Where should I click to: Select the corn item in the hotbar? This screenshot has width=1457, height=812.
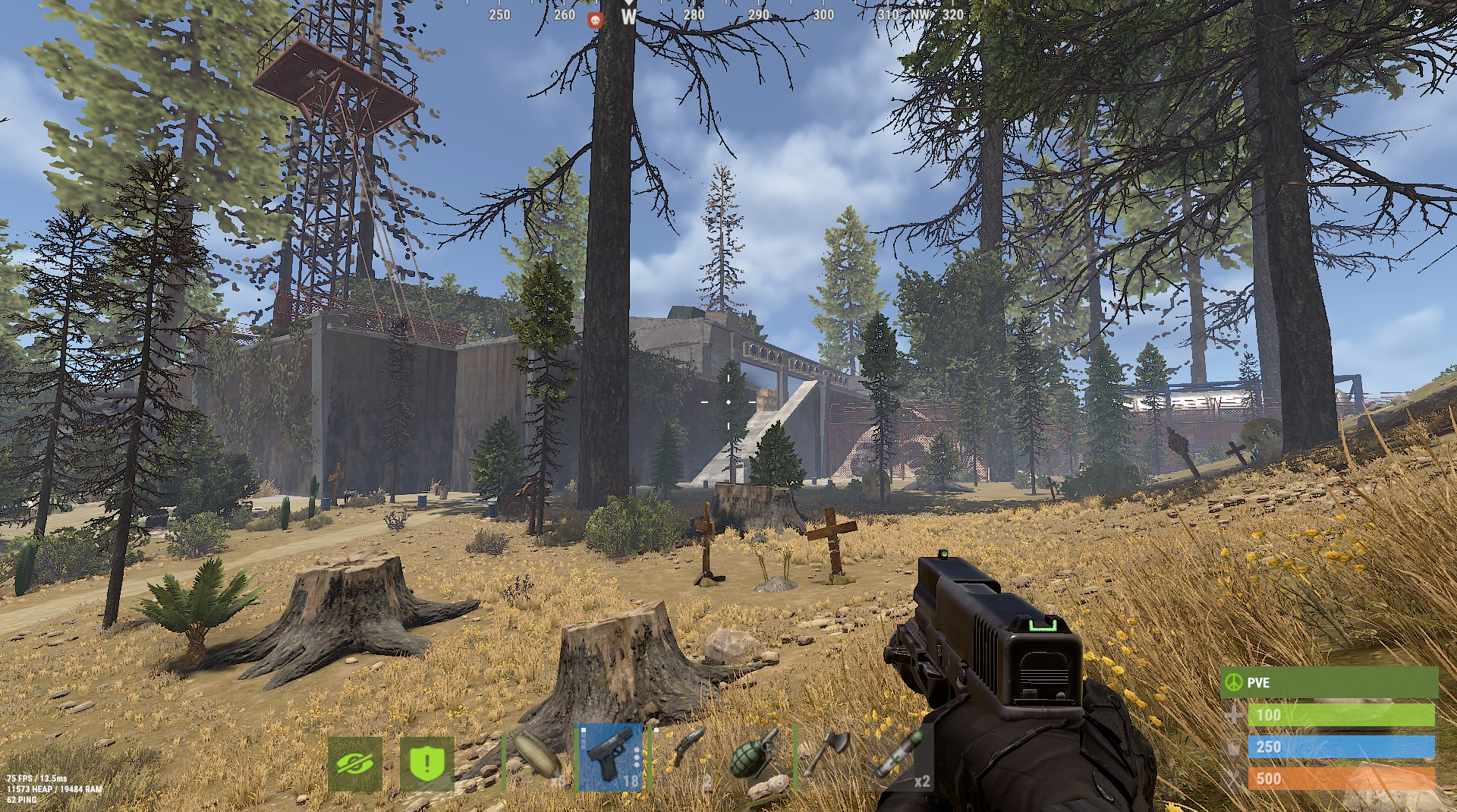[x=537, y=757]
